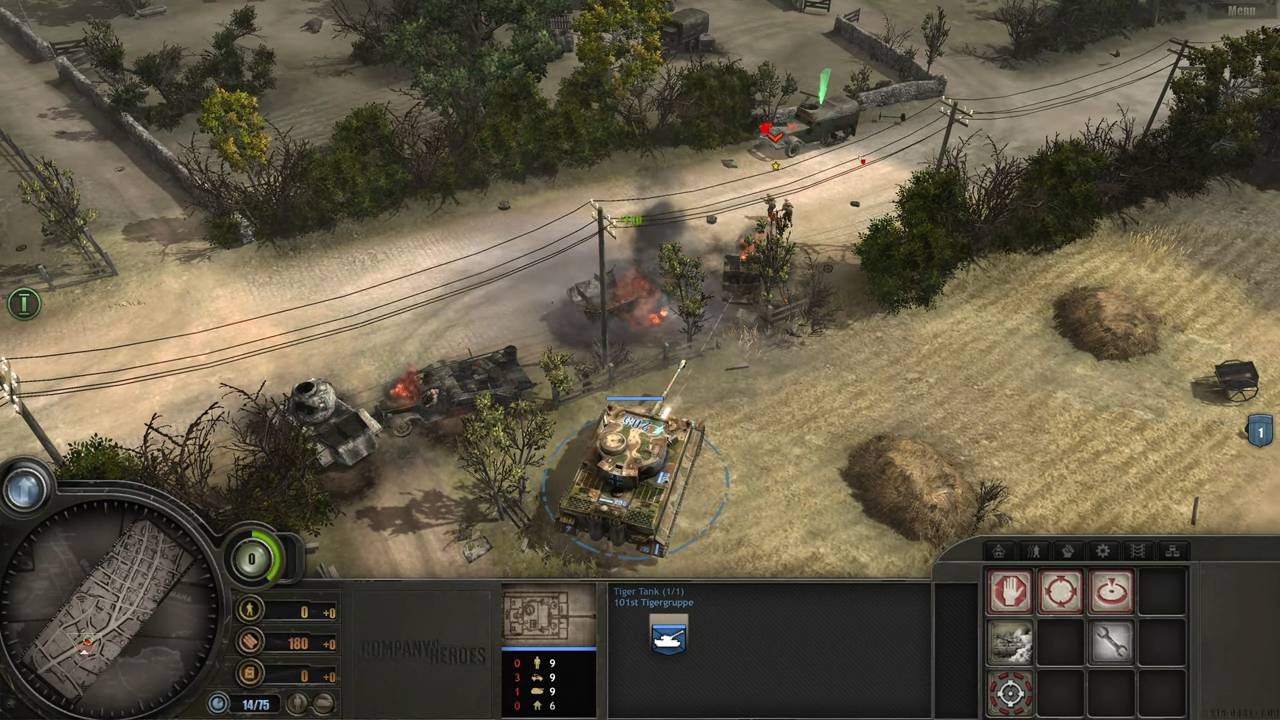Image resolution: width=1280 pixels, height=720 pixels.
Task: Open the Menu button
Action: pyautogui.click(x=1240, y=11)
